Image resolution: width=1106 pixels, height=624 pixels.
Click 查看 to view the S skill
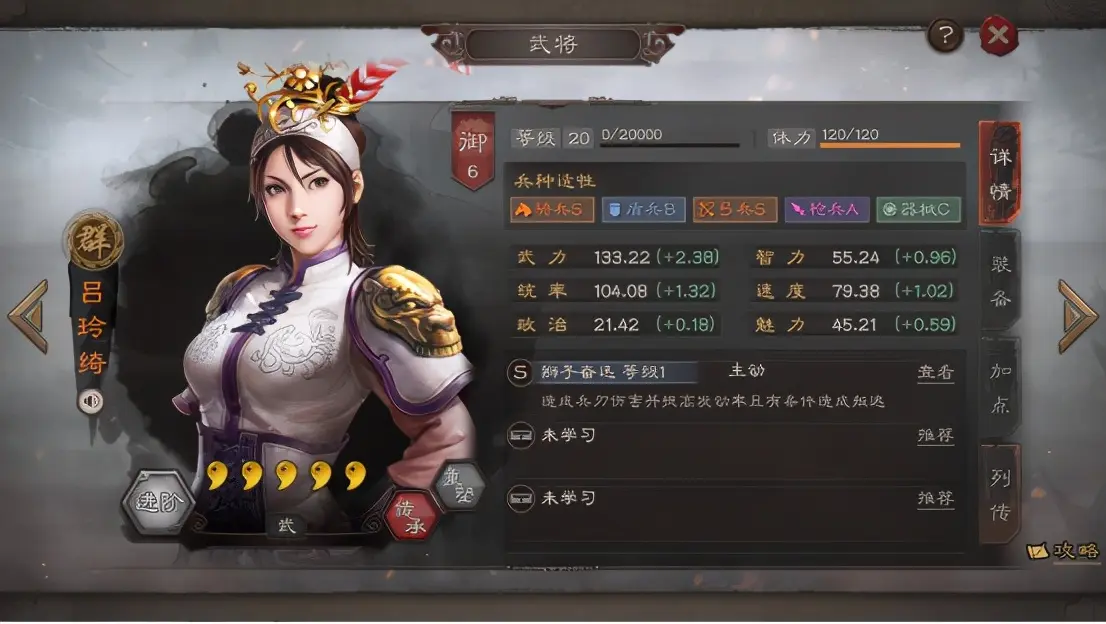tap(935, 372)
